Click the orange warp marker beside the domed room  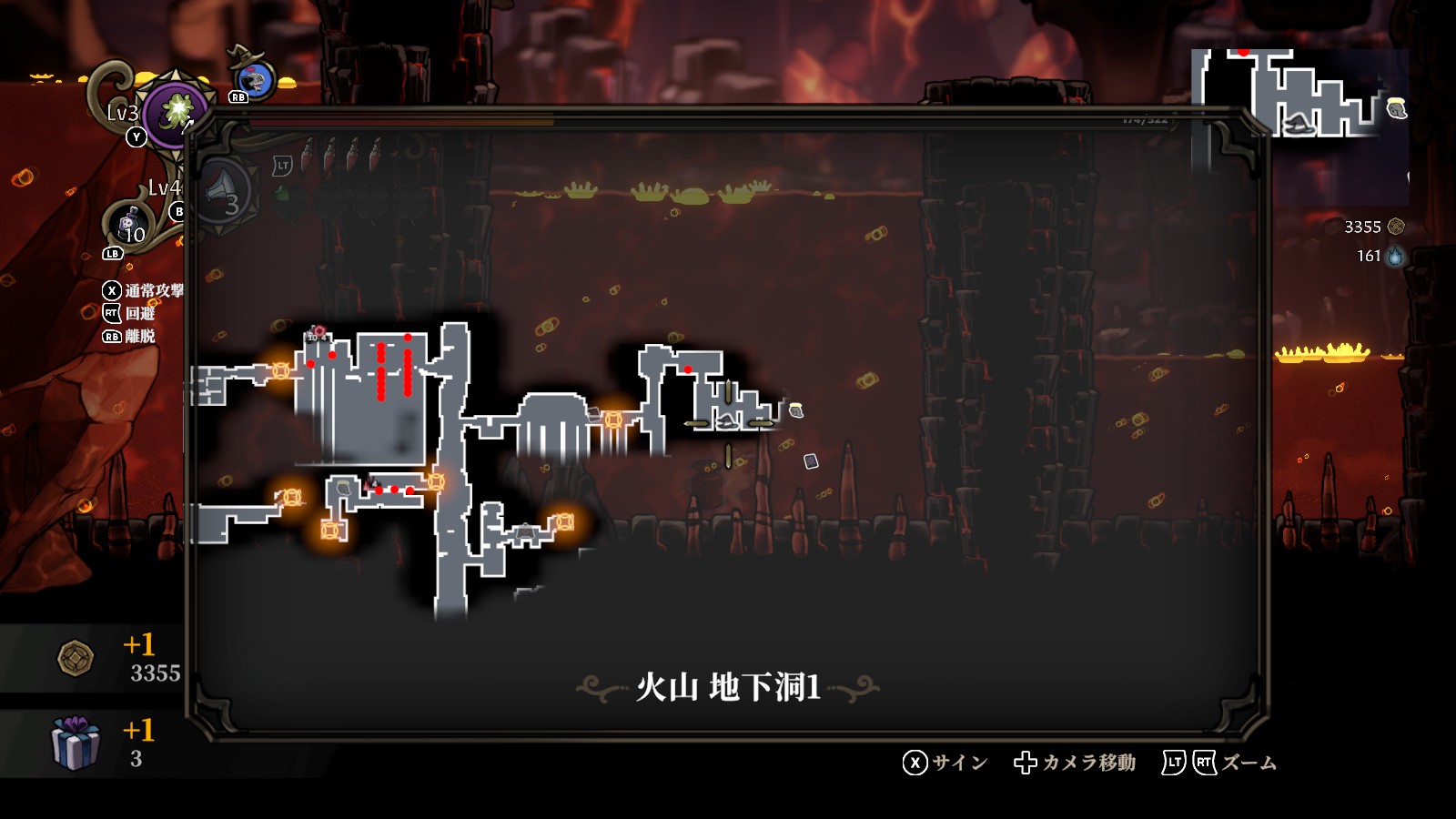point(614,420)
